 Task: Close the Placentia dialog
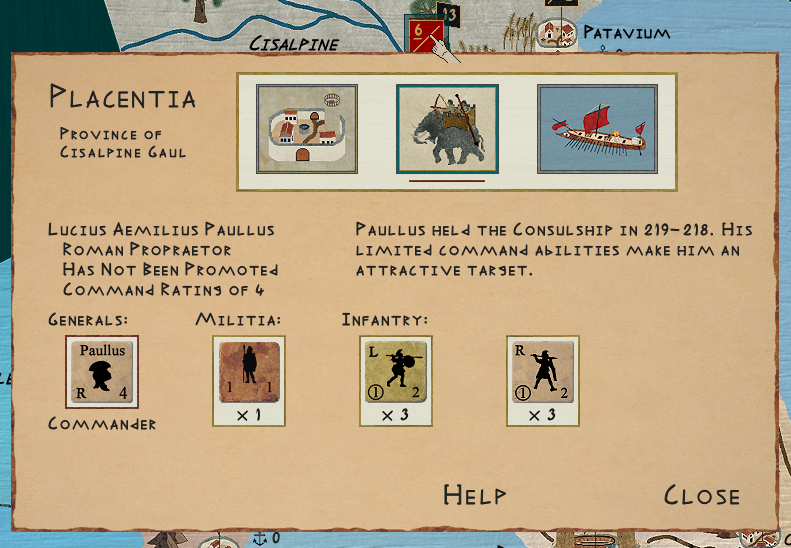(701, 496)
